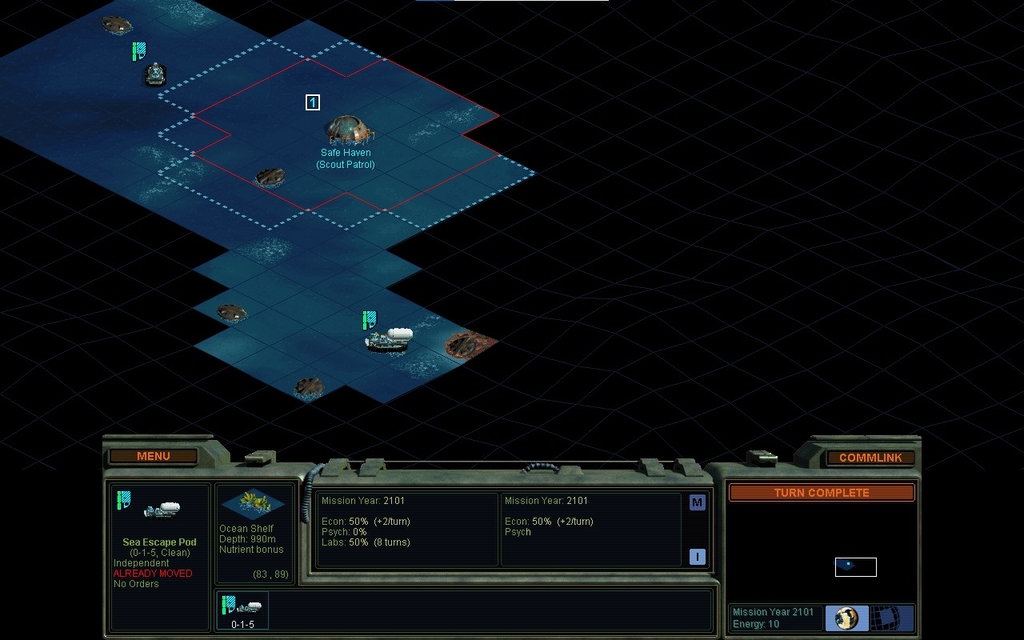Viewport: 1024px width, 640px height.
Task: Click the Ocean Shelf terrain thumbnail
Action: pos(253,503)
